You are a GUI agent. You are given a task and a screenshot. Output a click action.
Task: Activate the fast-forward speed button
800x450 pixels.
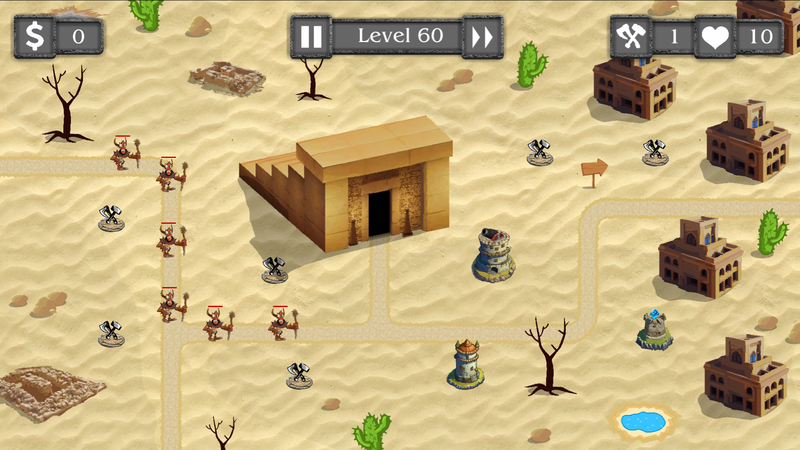pyautogui.click(x=483, y=37)
